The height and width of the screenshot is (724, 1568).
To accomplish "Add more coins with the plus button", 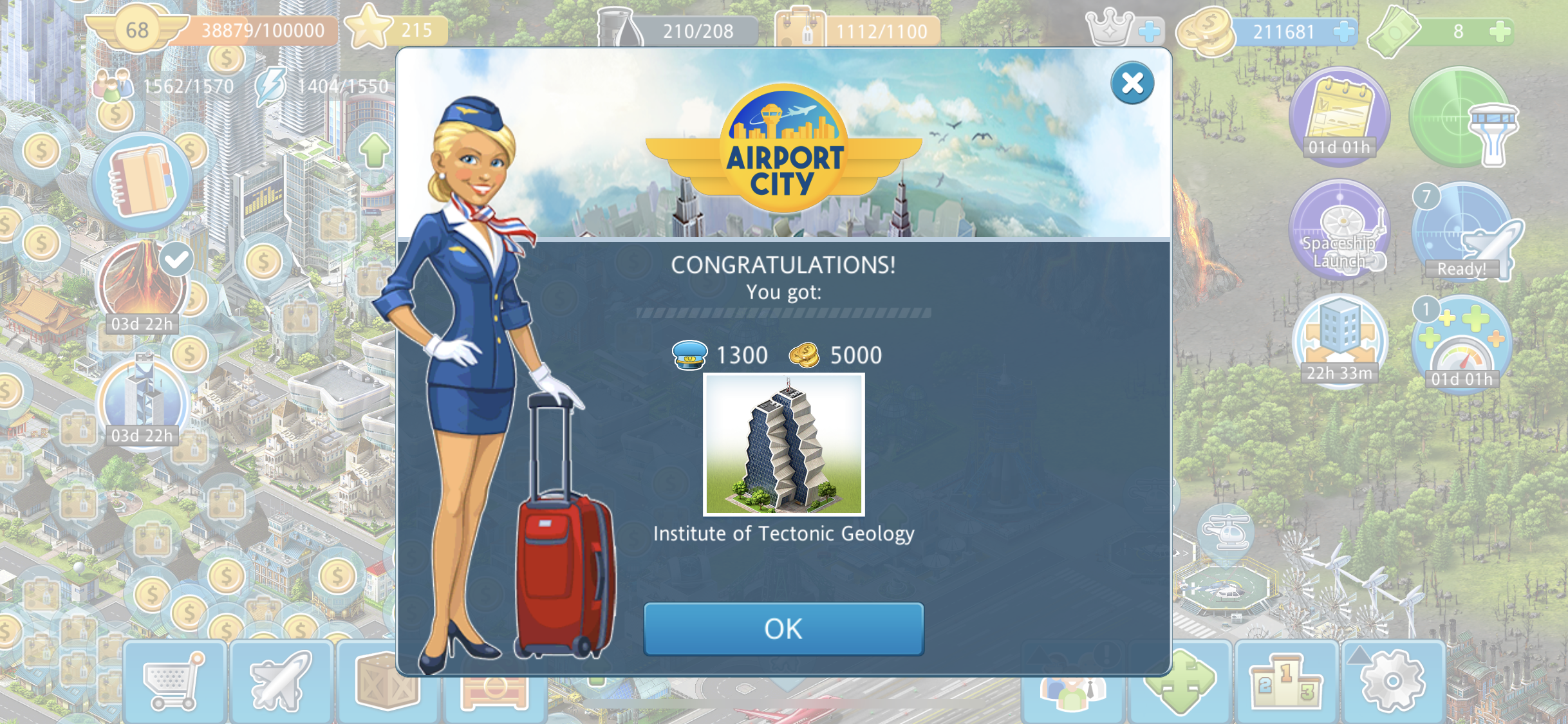I will click(x=1343, y=31).
